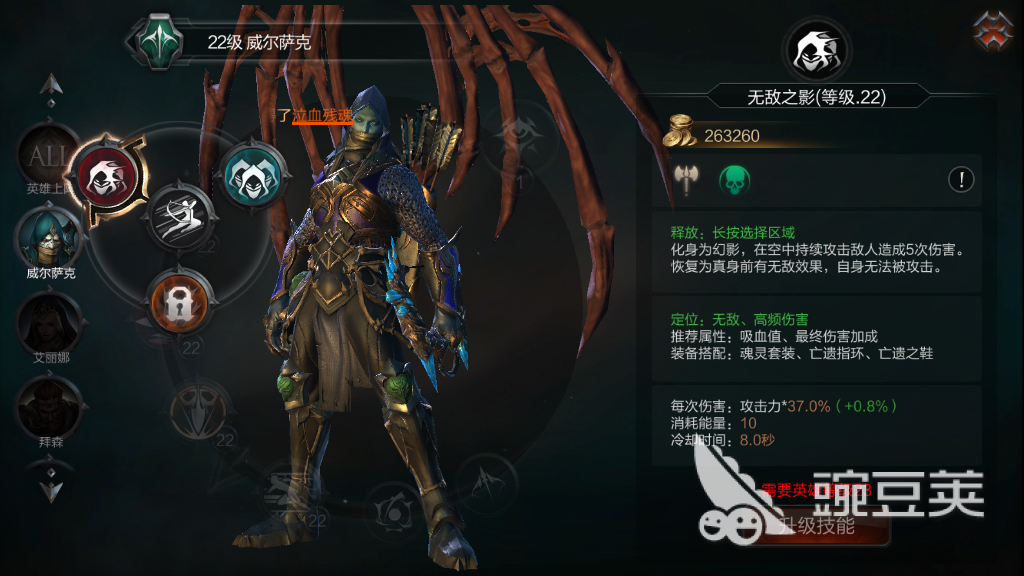The image size is (1024, 576).
Task: Click the green emblem beside 22级 威尔萨克
Action: point(158,42)
